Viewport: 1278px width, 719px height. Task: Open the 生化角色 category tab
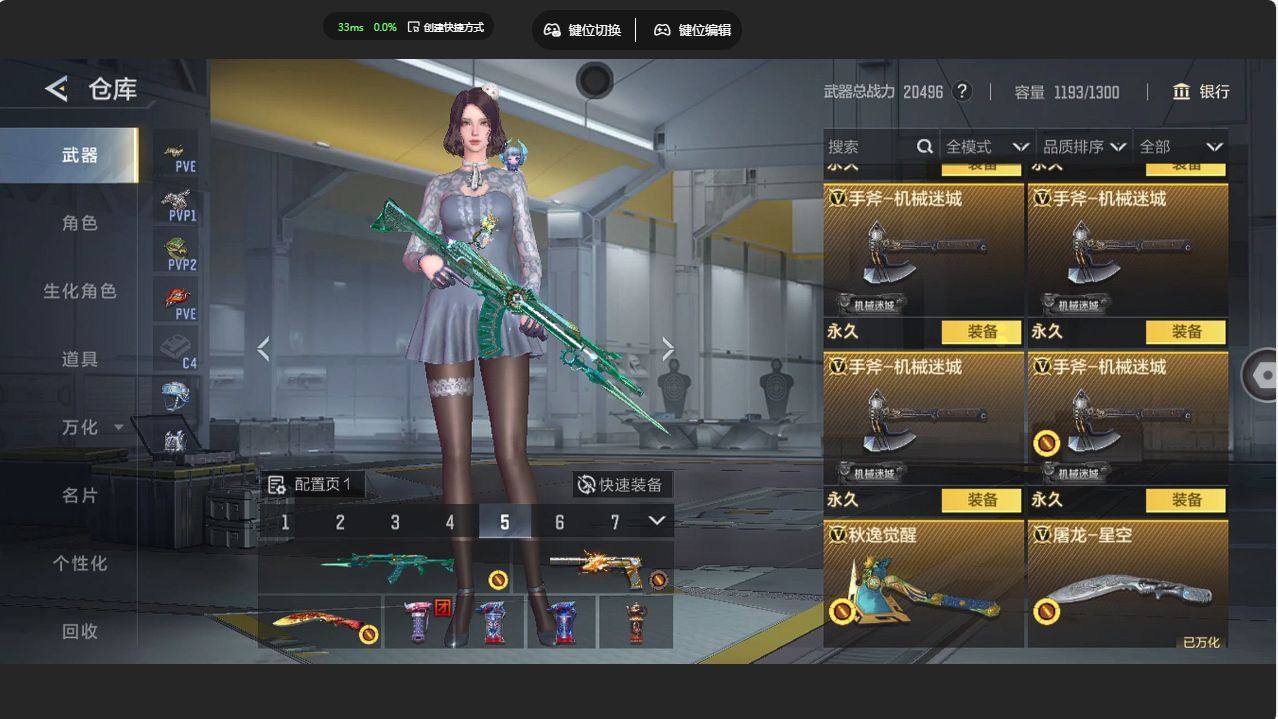(80, 291)
